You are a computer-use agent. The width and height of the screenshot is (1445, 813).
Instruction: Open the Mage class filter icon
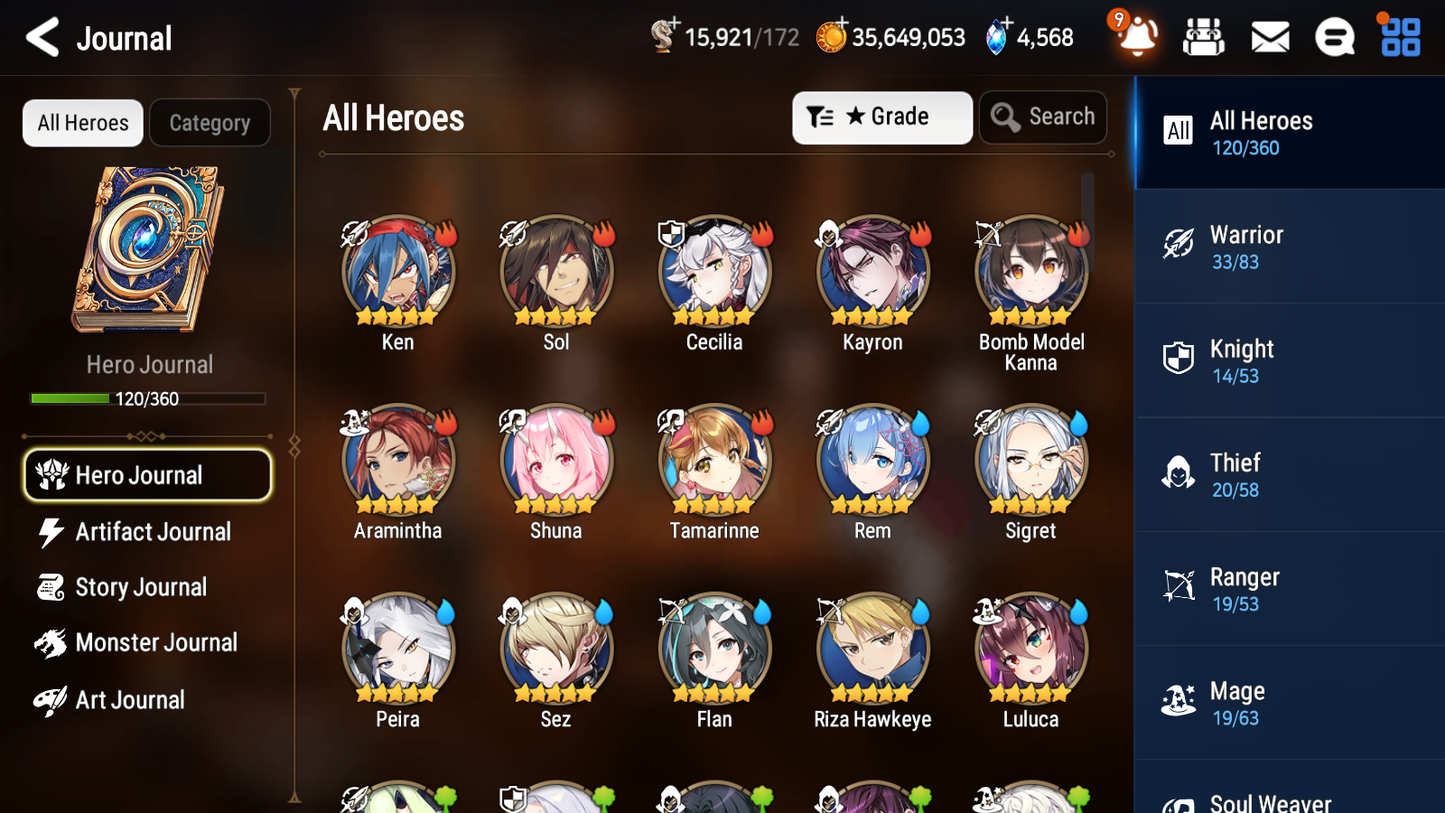tap(1179, 701)
